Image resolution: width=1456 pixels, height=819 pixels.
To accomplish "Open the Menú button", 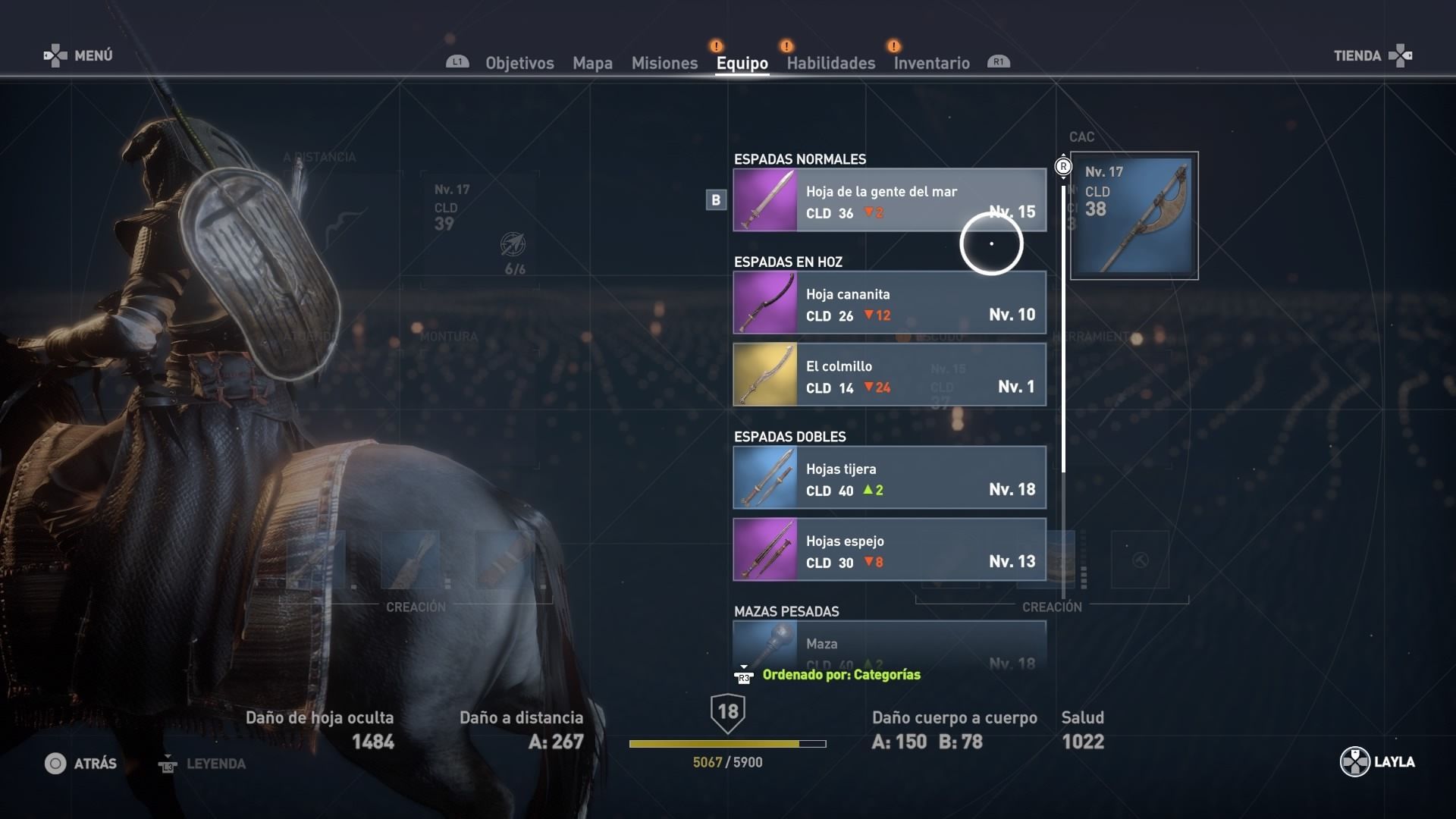I will coord(79,55).
